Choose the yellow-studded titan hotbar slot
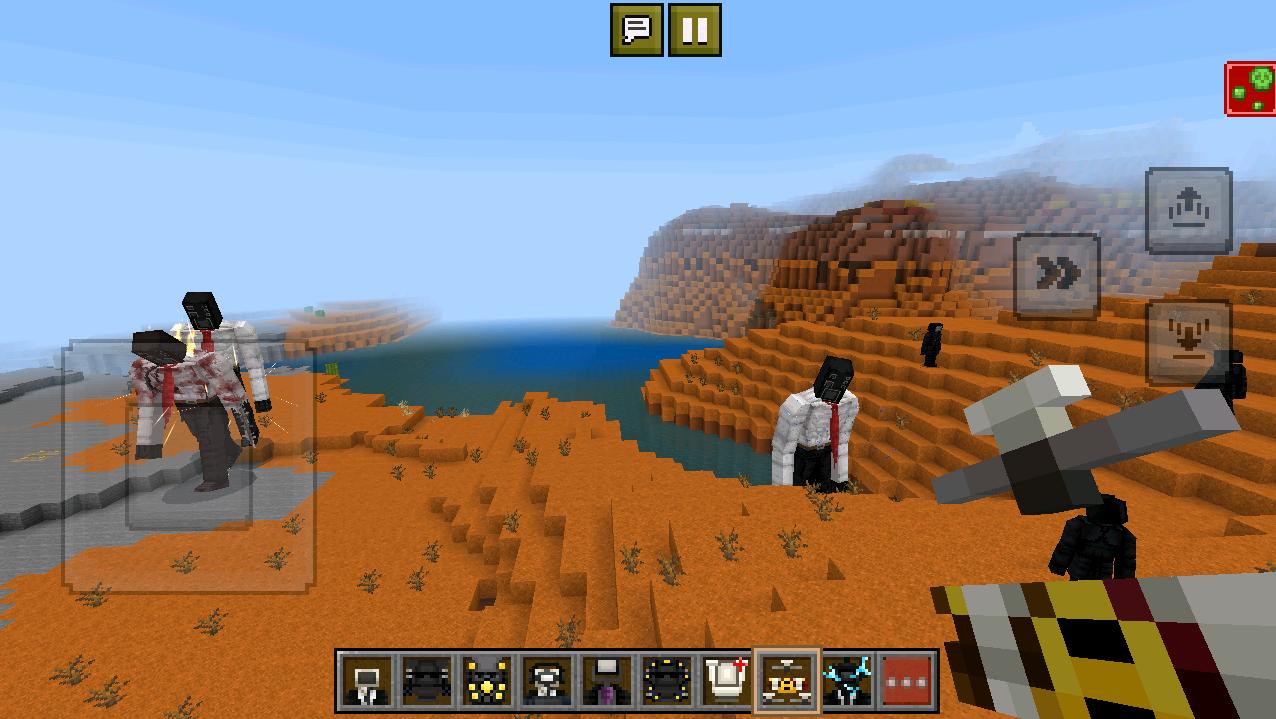 click(x=487, y=681)
